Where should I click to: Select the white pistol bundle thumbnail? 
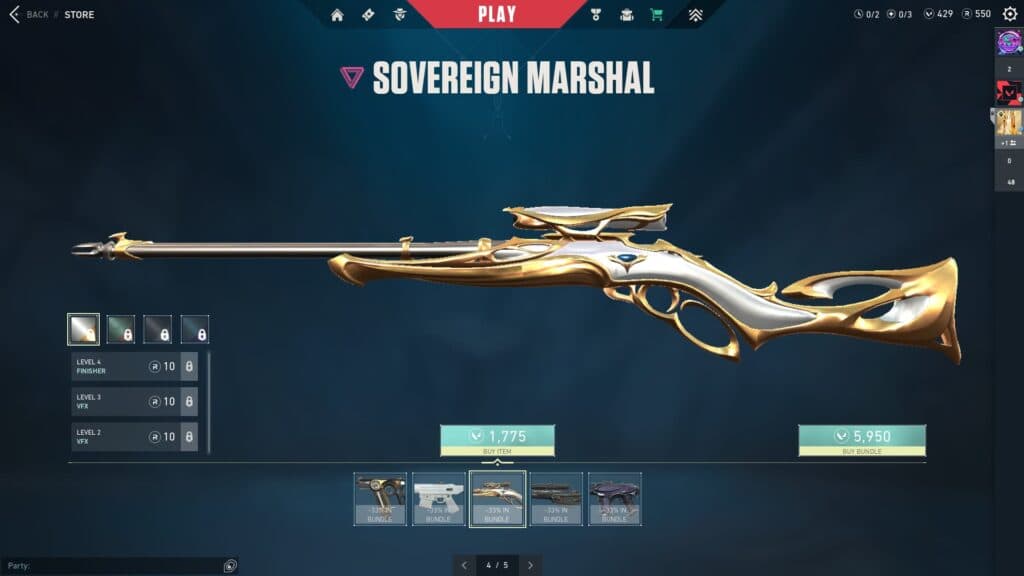pyautogui.click(x=439, y=498)
